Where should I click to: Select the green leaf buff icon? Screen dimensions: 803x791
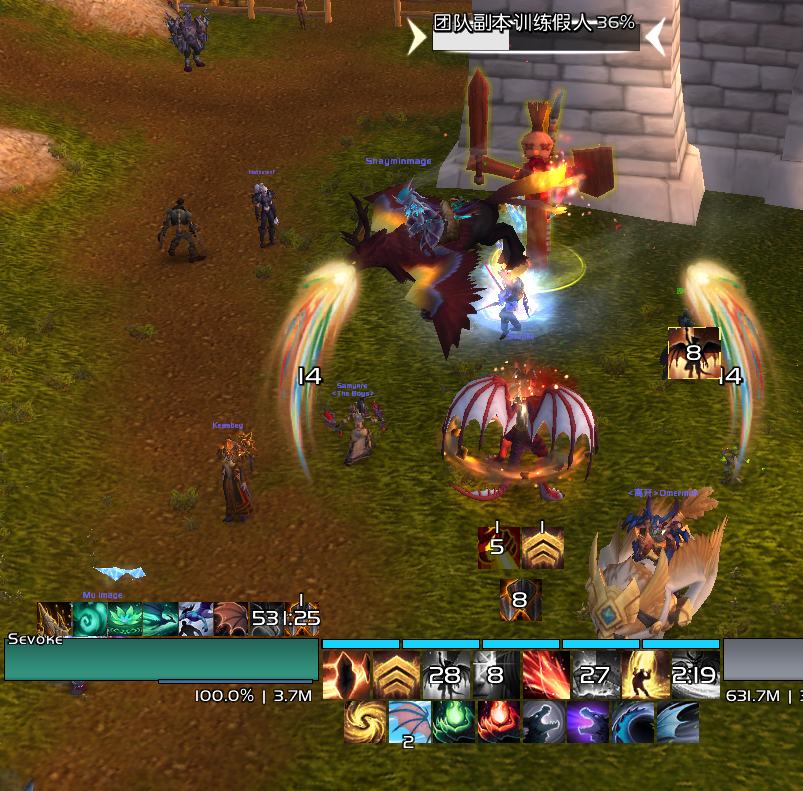tap(124, 619)
